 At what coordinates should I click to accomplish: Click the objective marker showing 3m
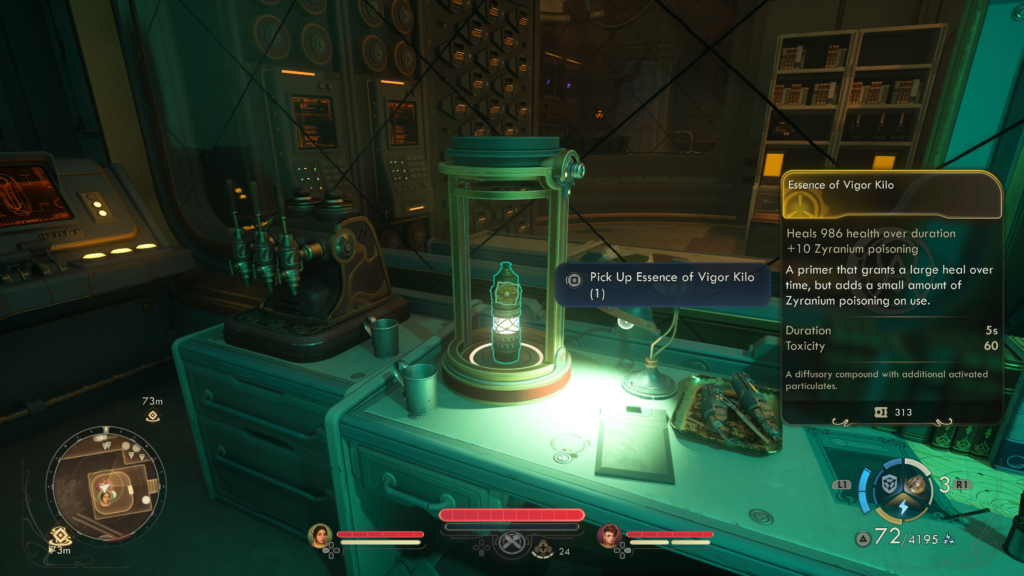coord(60,537)
